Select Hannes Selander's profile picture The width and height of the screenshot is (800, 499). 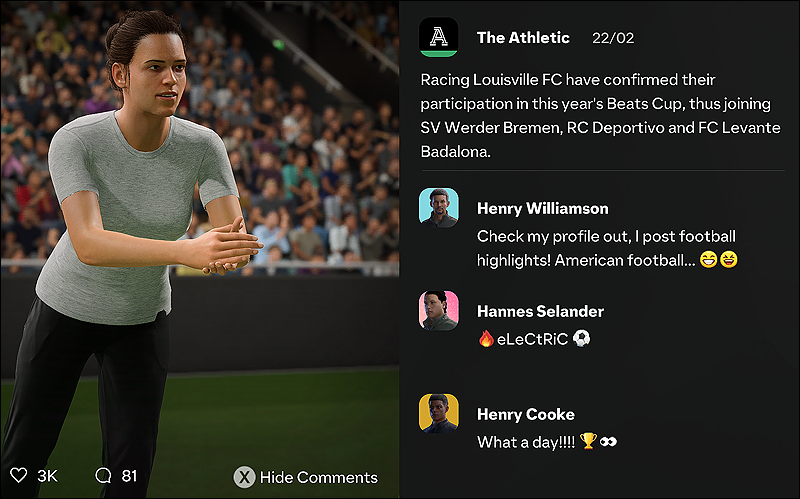pos(439,311)
